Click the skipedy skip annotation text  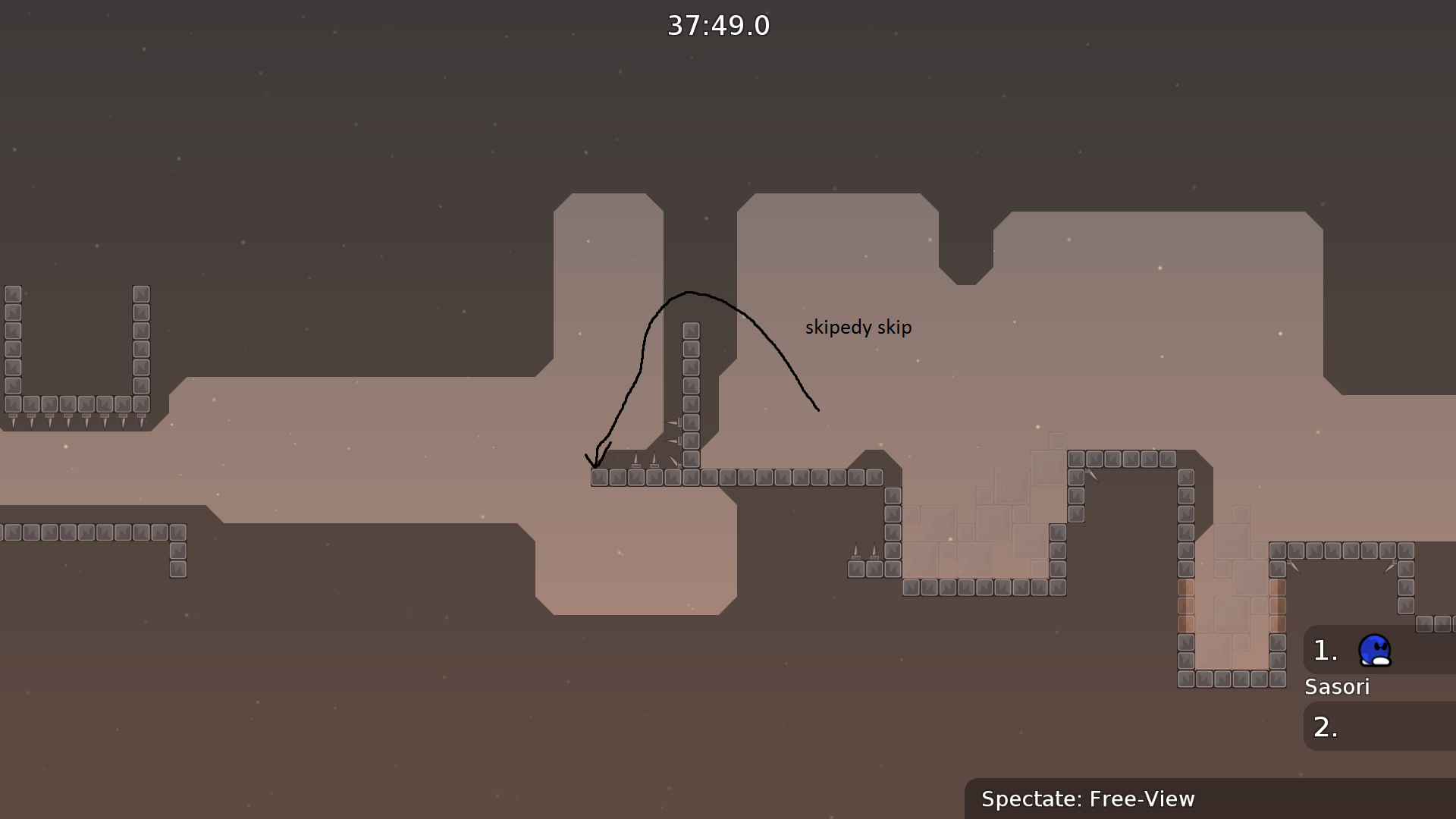click(858, 327)
